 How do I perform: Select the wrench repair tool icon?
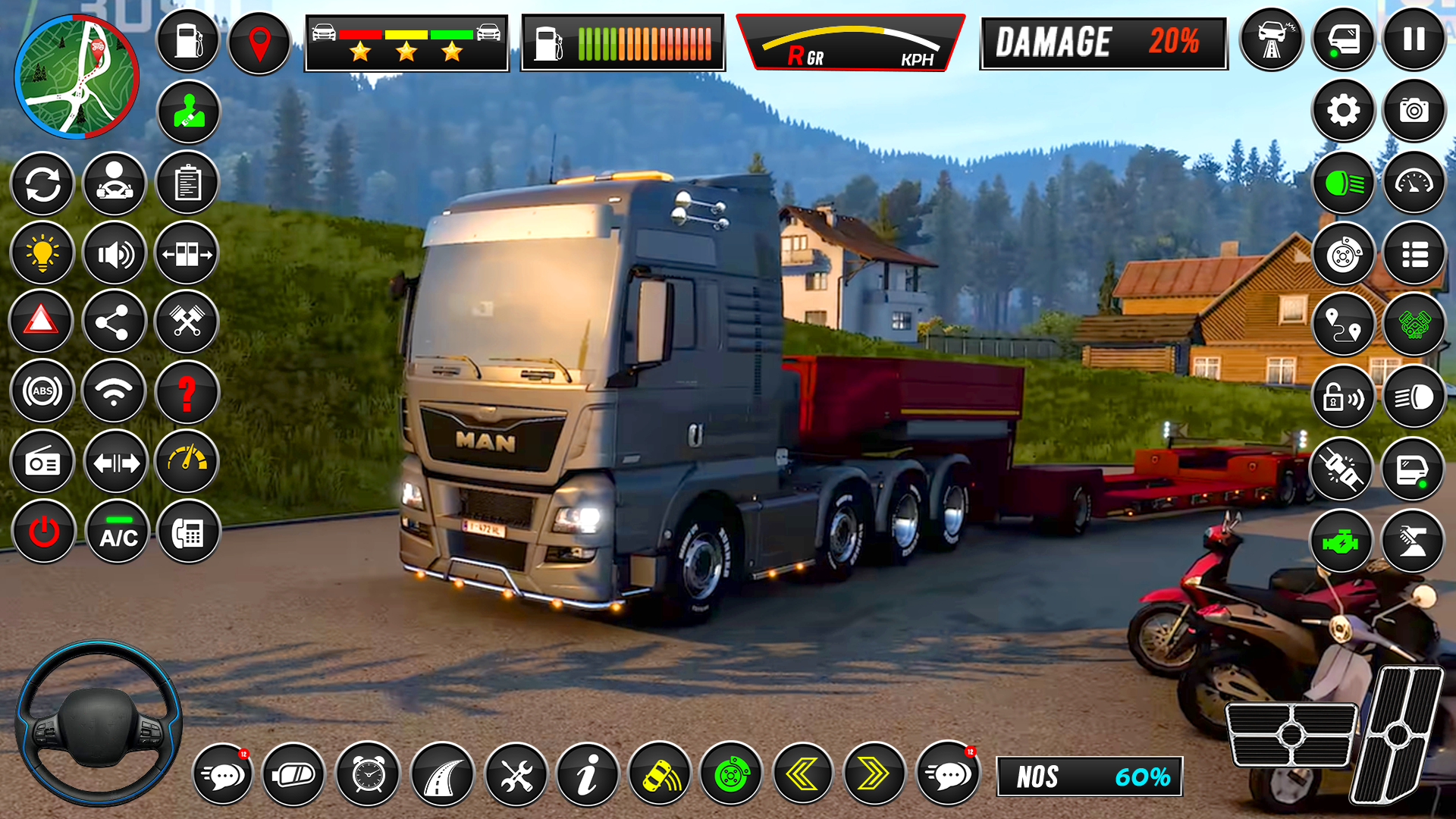(x=517, y=774)
